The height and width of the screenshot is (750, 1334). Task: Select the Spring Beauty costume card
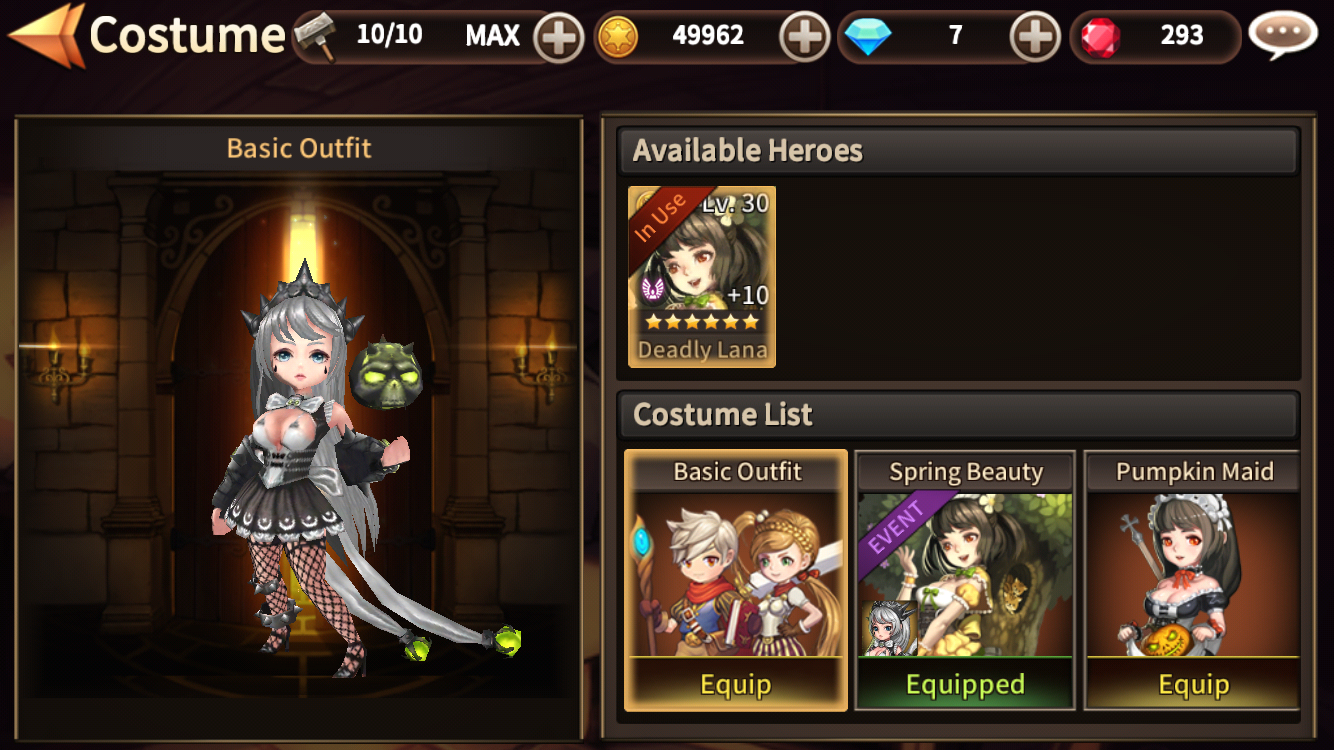coord(965,573)
